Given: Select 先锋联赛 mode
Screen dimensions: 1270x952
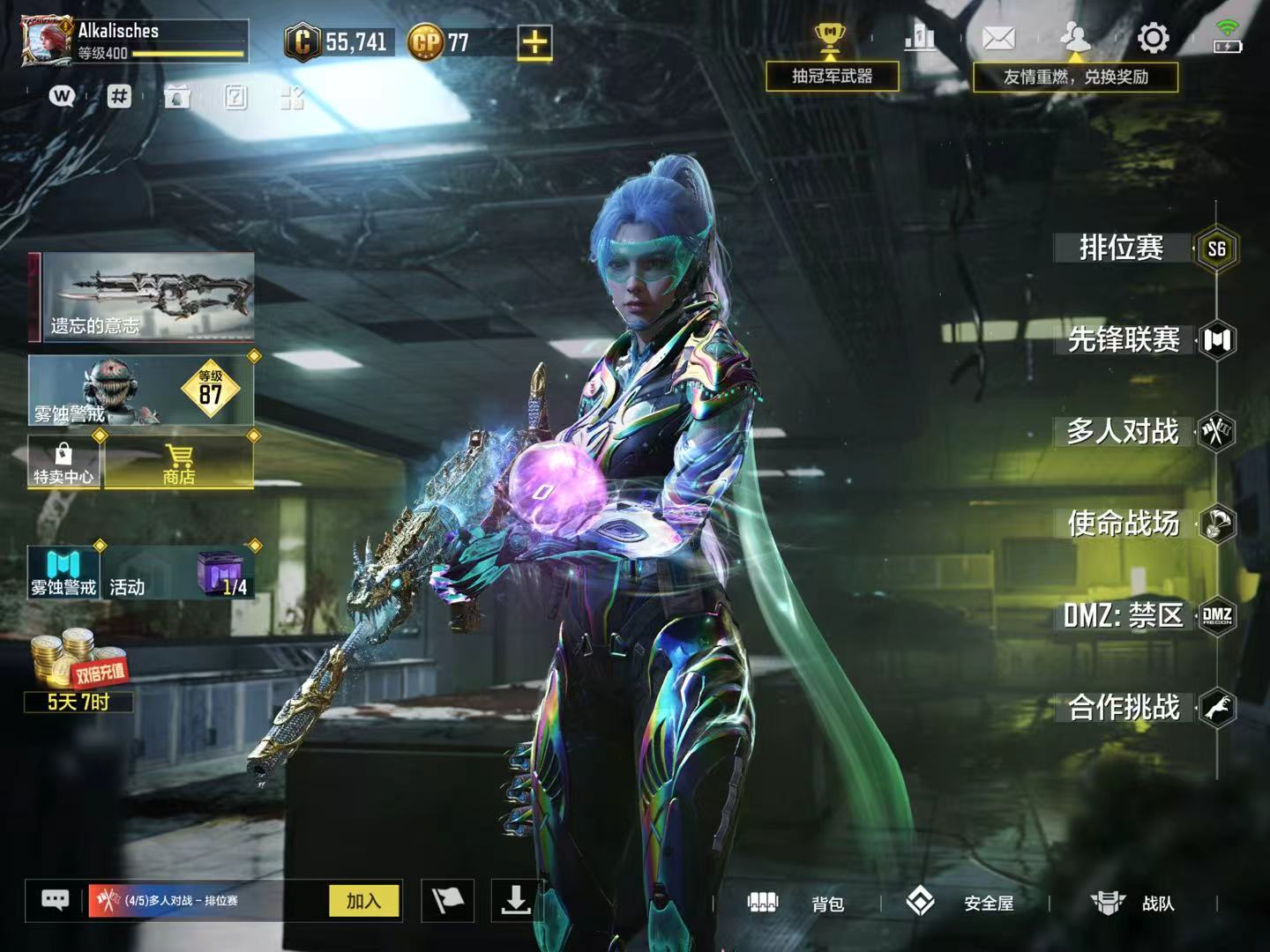Looking at the screenshot, I should (x=1124, y=340).
